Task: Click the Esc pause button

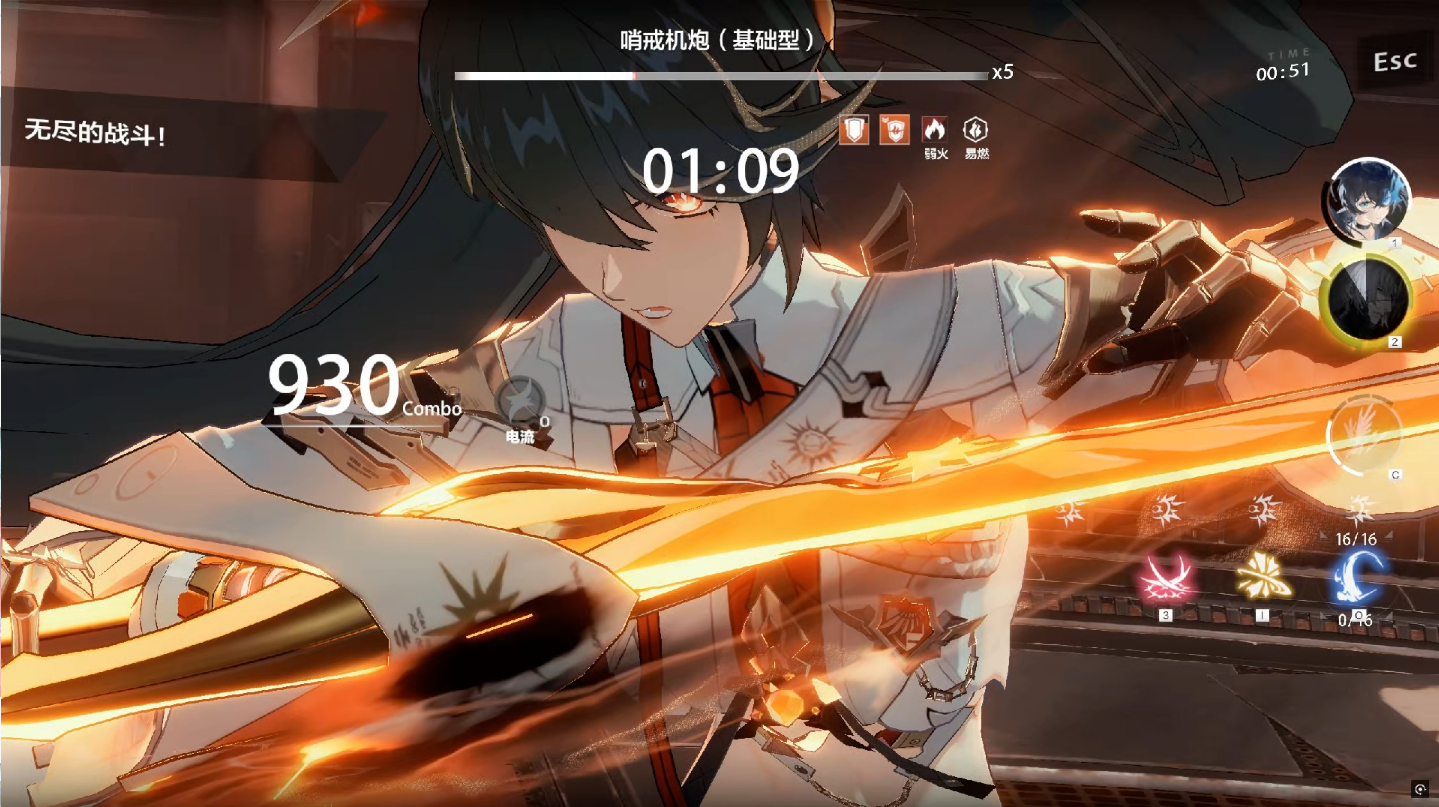Action: [1394, 62]
